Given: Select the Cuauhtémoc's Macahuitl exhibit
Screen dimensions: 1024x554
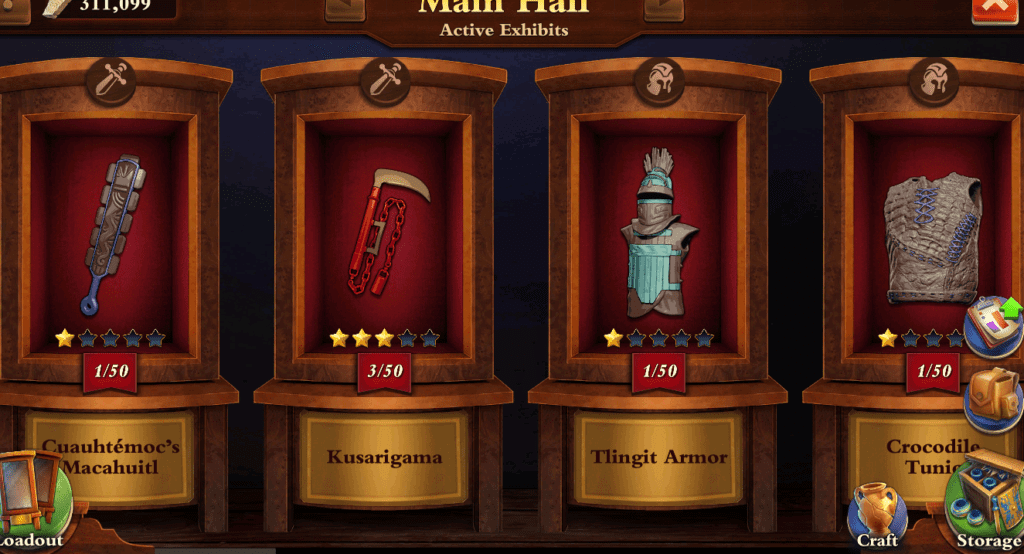Looking at the screenshot, I should (x=110, y=235).
